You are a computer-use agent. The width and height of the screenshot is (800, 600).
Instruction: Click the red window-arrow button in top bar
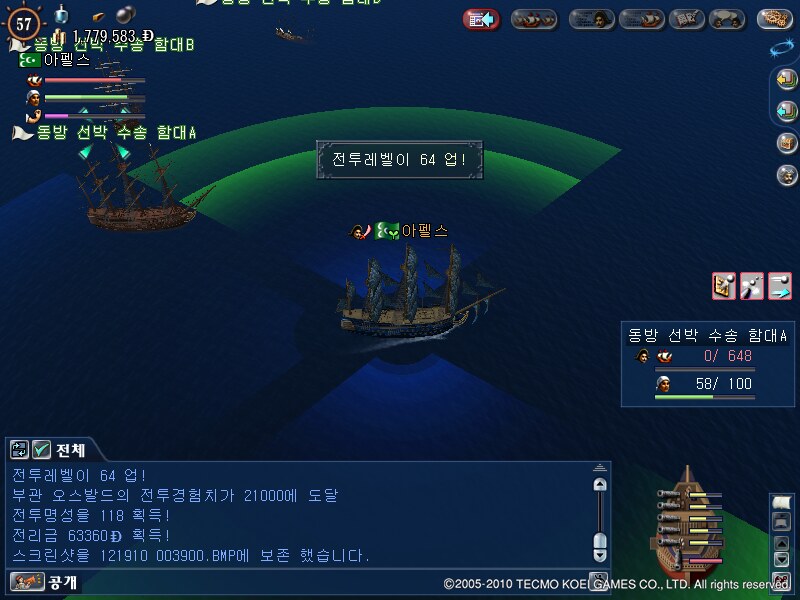click(481, 19)
